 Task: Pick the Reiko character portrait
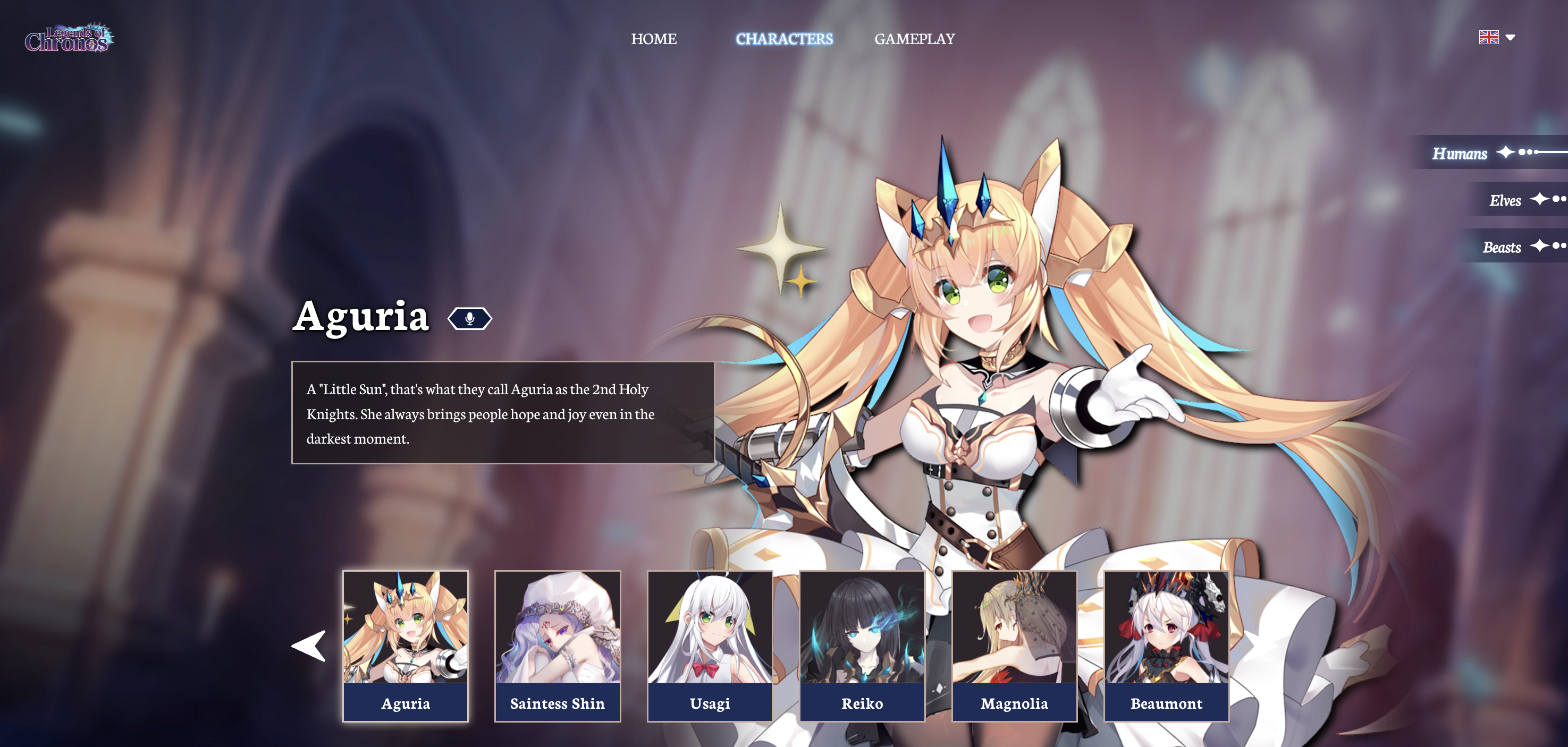[x=862, y=646]
